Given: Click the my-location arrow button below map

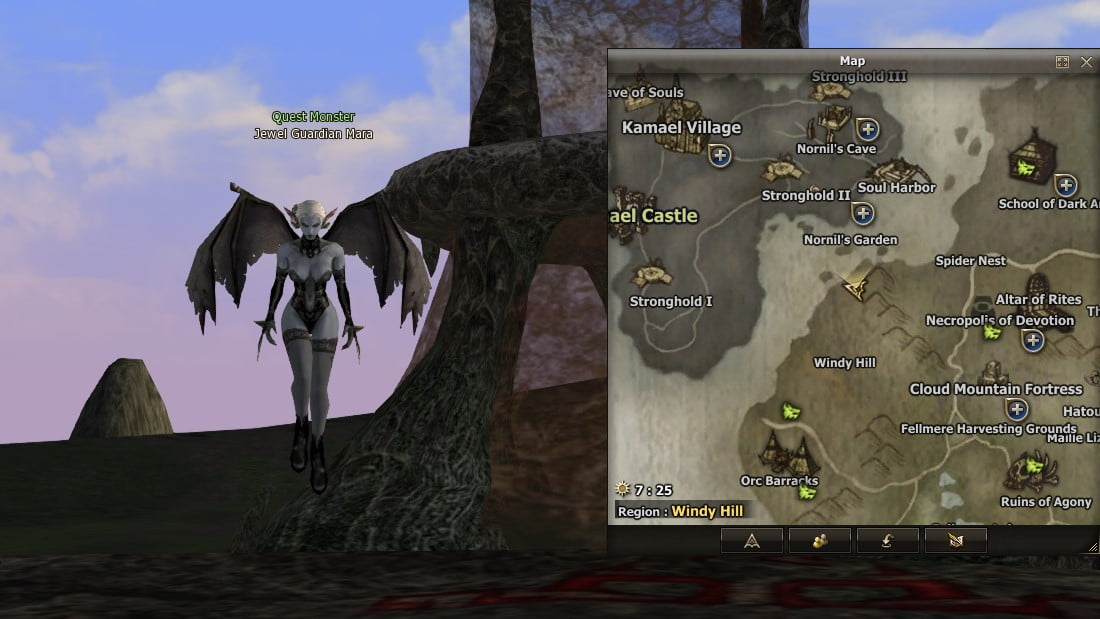Looking at the screenshot, I should (x=751, y=541).
